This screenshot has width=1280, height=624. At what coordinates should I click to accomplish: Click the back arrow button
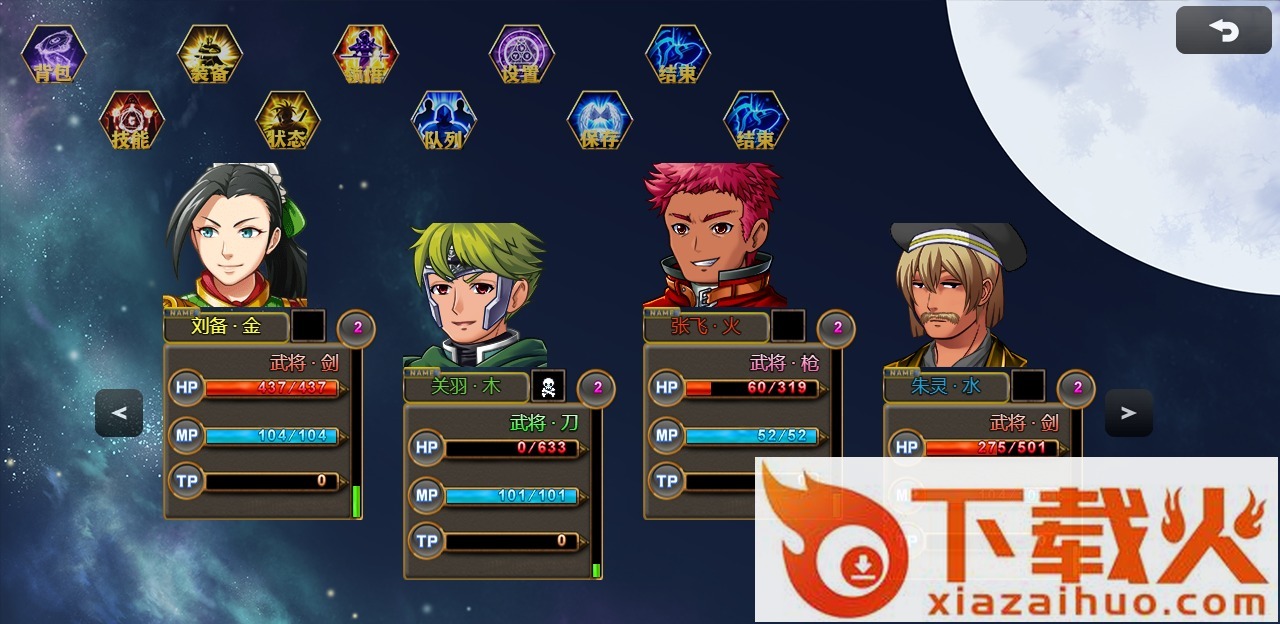click(1223, 31)
